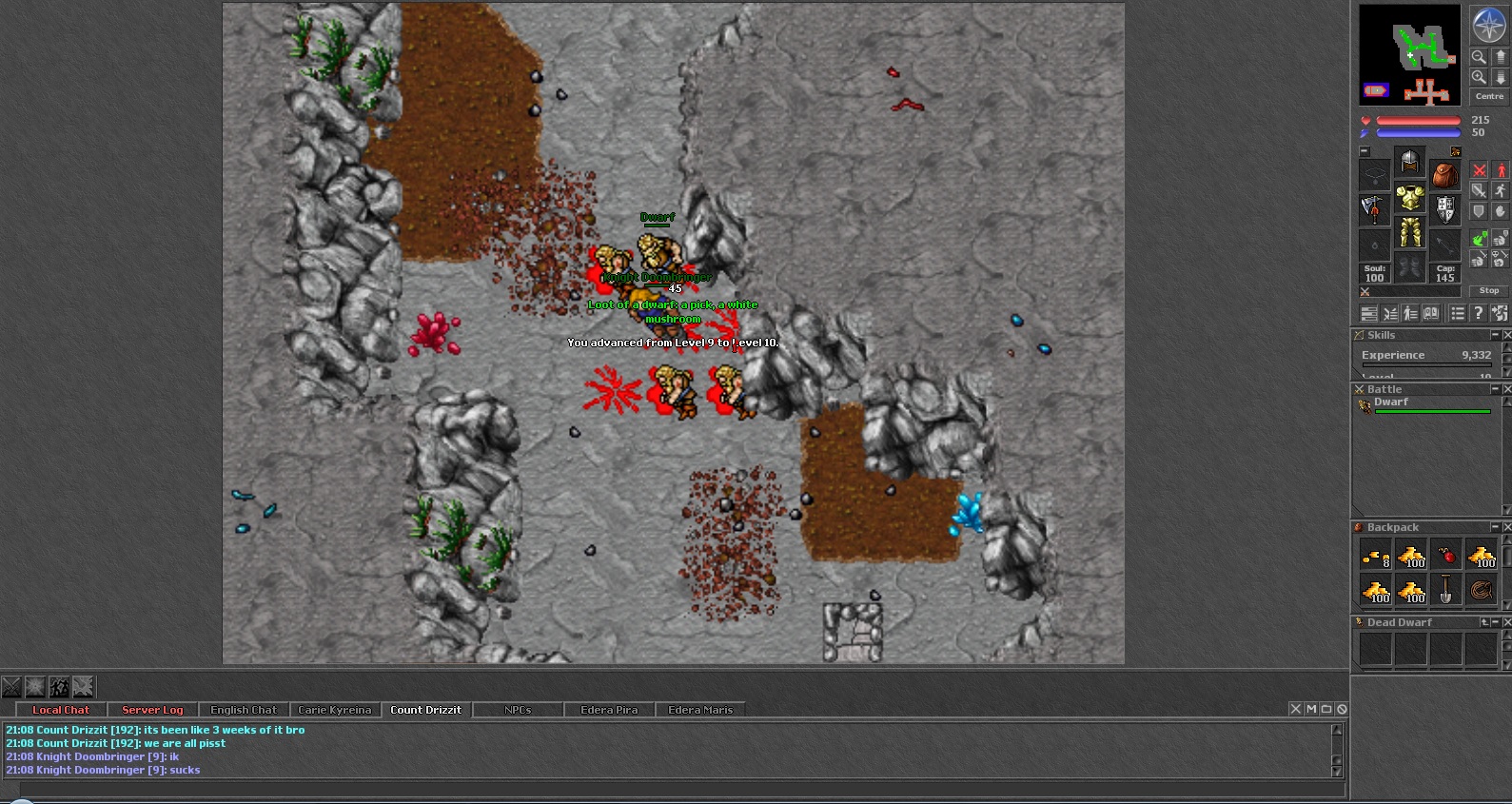The width and height of the screenshot is (1512, 804).
Task: Click the chat text input field
Action: coord(666,789)
